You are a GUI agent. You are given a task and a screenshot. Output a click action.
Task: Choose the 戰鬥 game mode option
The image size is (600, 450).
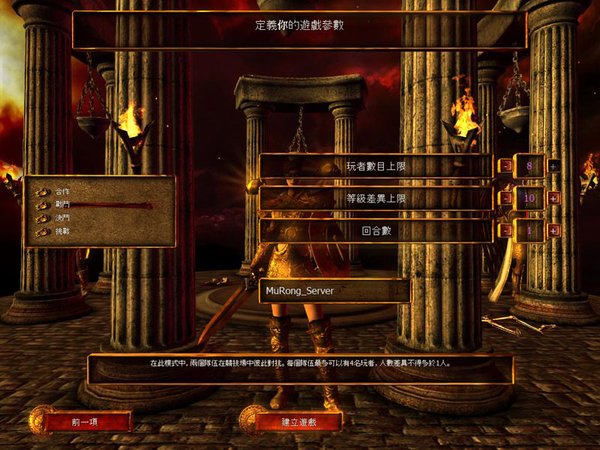[x=63, y=204]
